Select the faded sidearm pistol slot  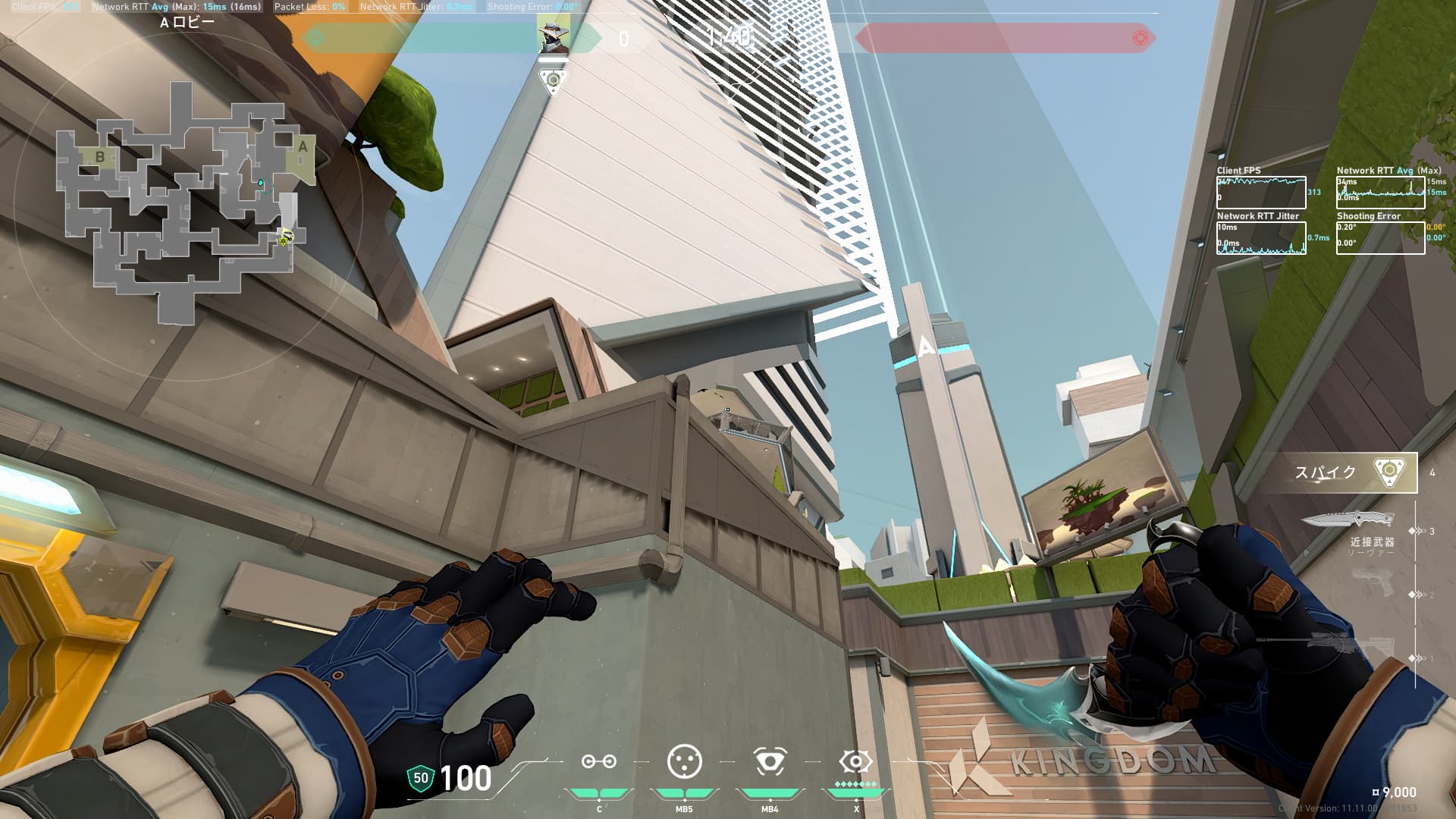click(x=1373, y=584)
